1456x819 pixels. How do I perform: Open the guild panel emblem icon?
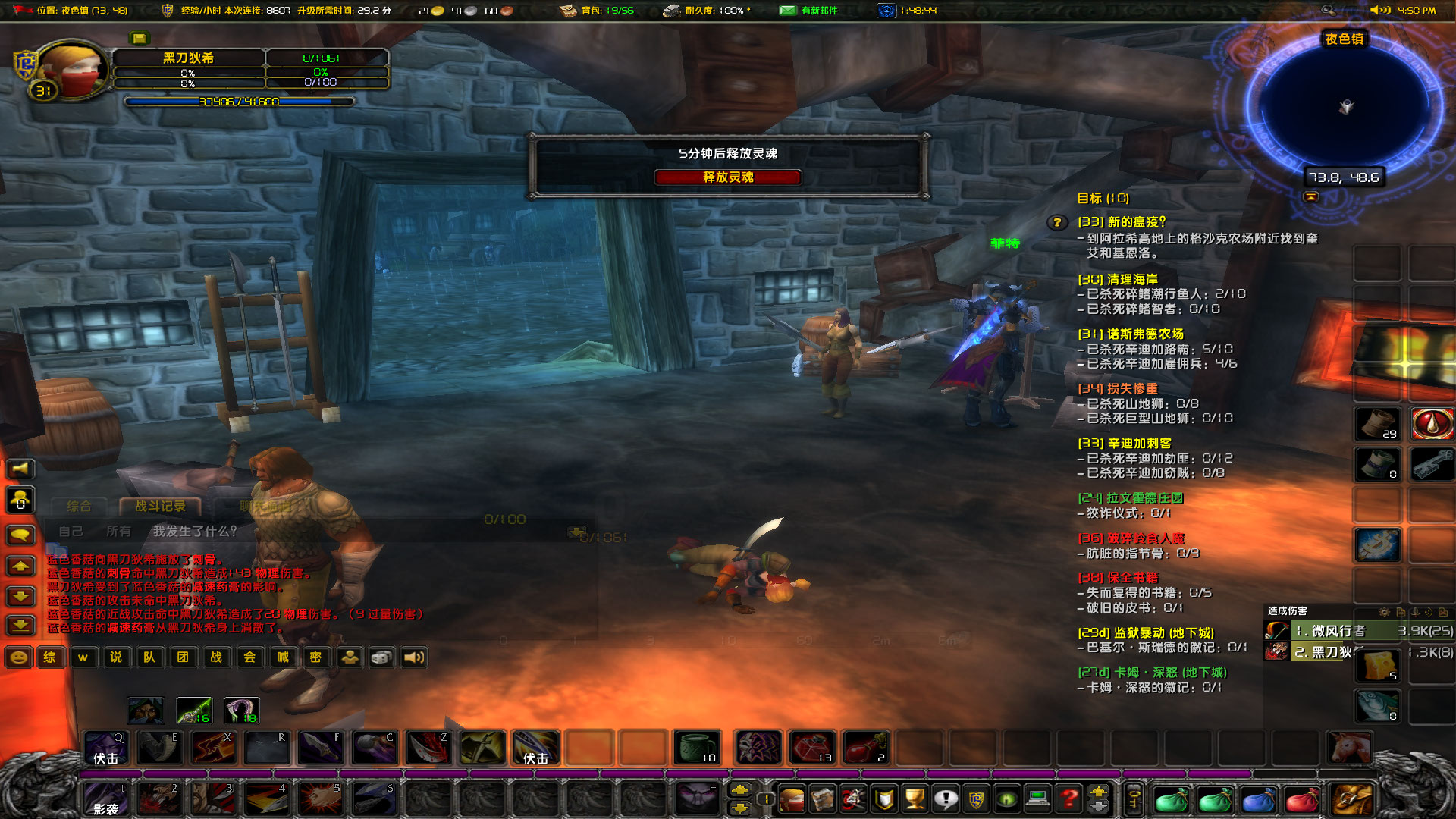(977, 799)
